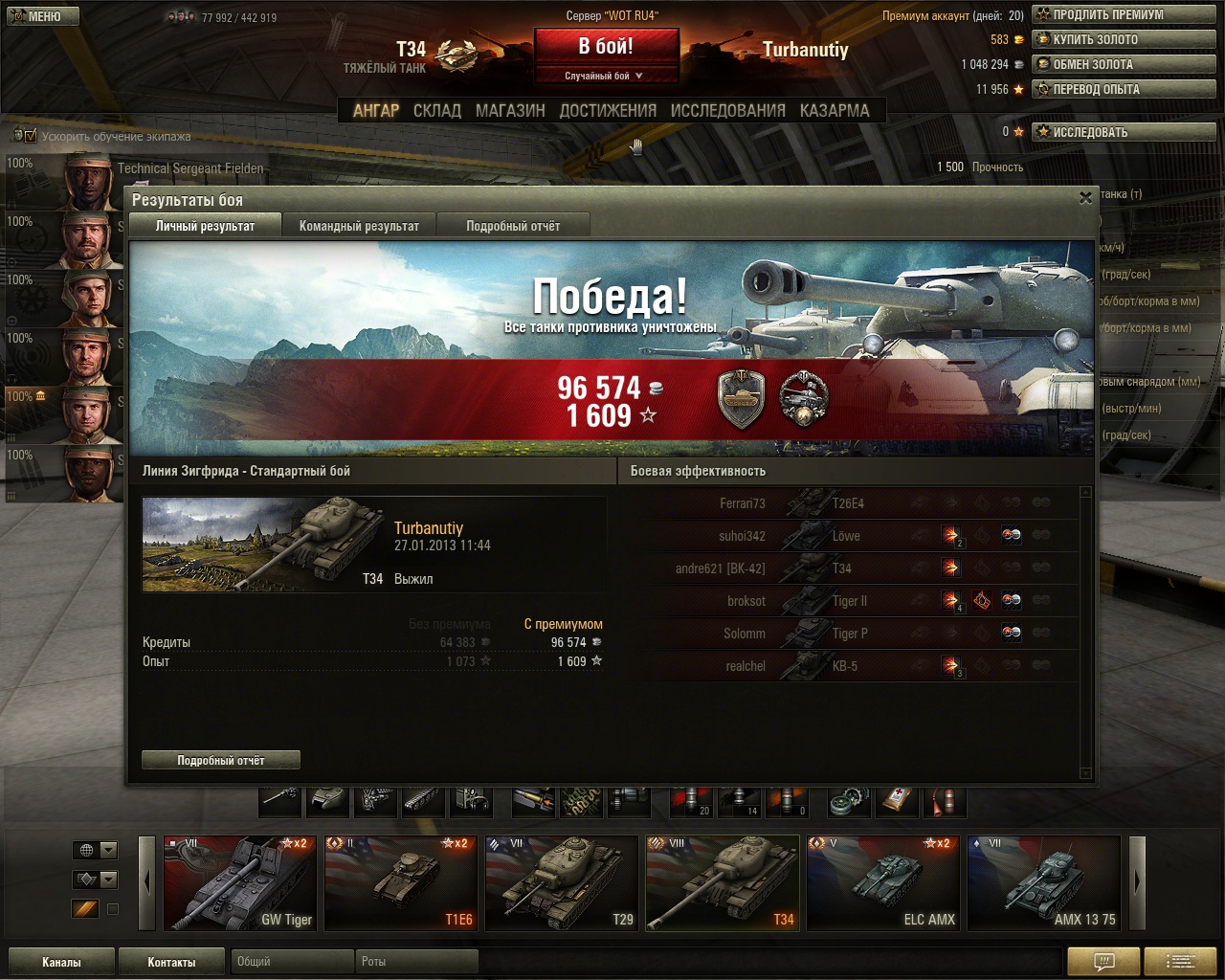This screenshot has height=980, width=1225.
Task: Open the Случайный бой battle type dropdown
Action: point(606,76)
